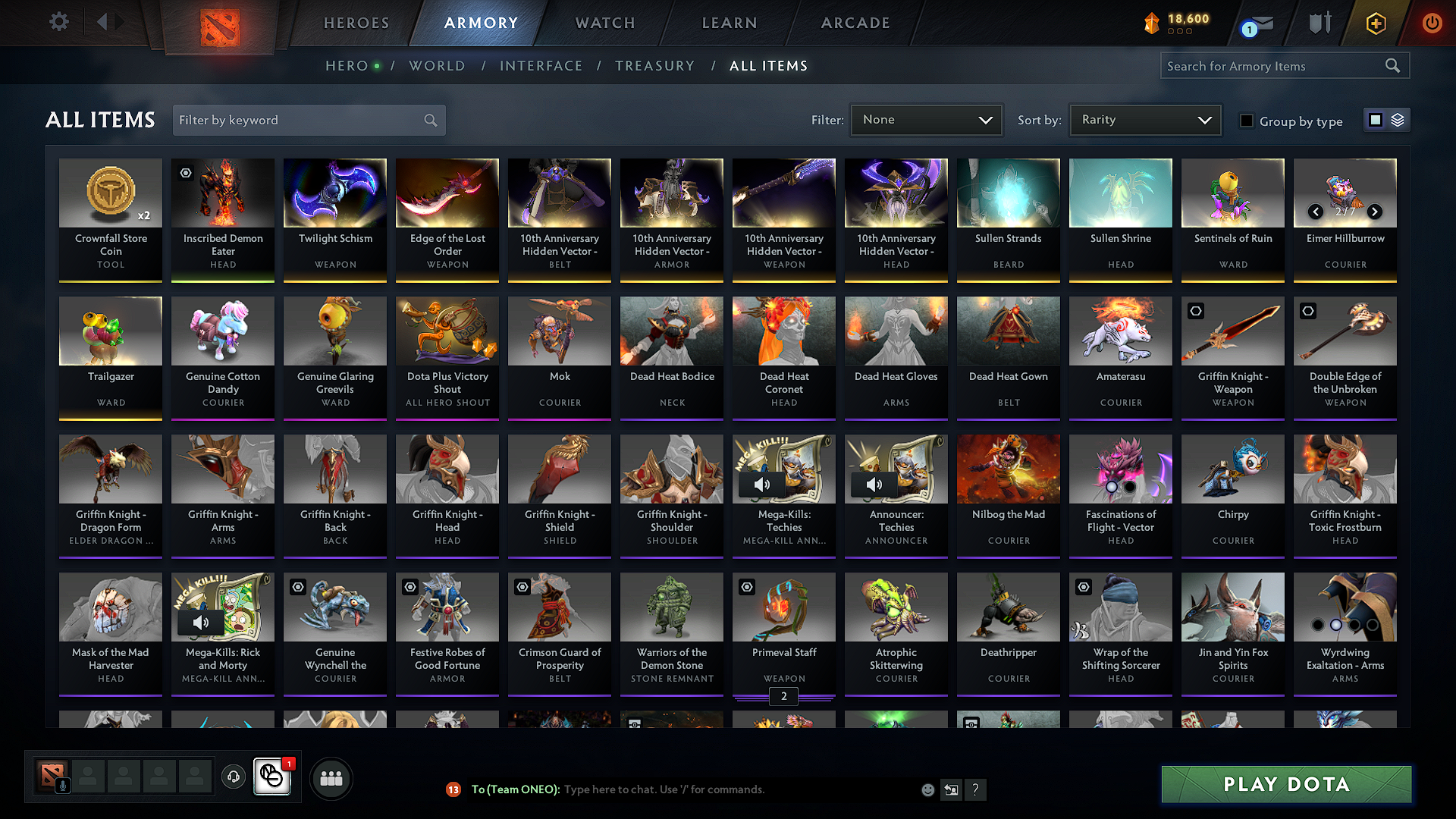Open the Filter dropdown currently set to None
1456x819 pixels.
[x=925, y=119]
